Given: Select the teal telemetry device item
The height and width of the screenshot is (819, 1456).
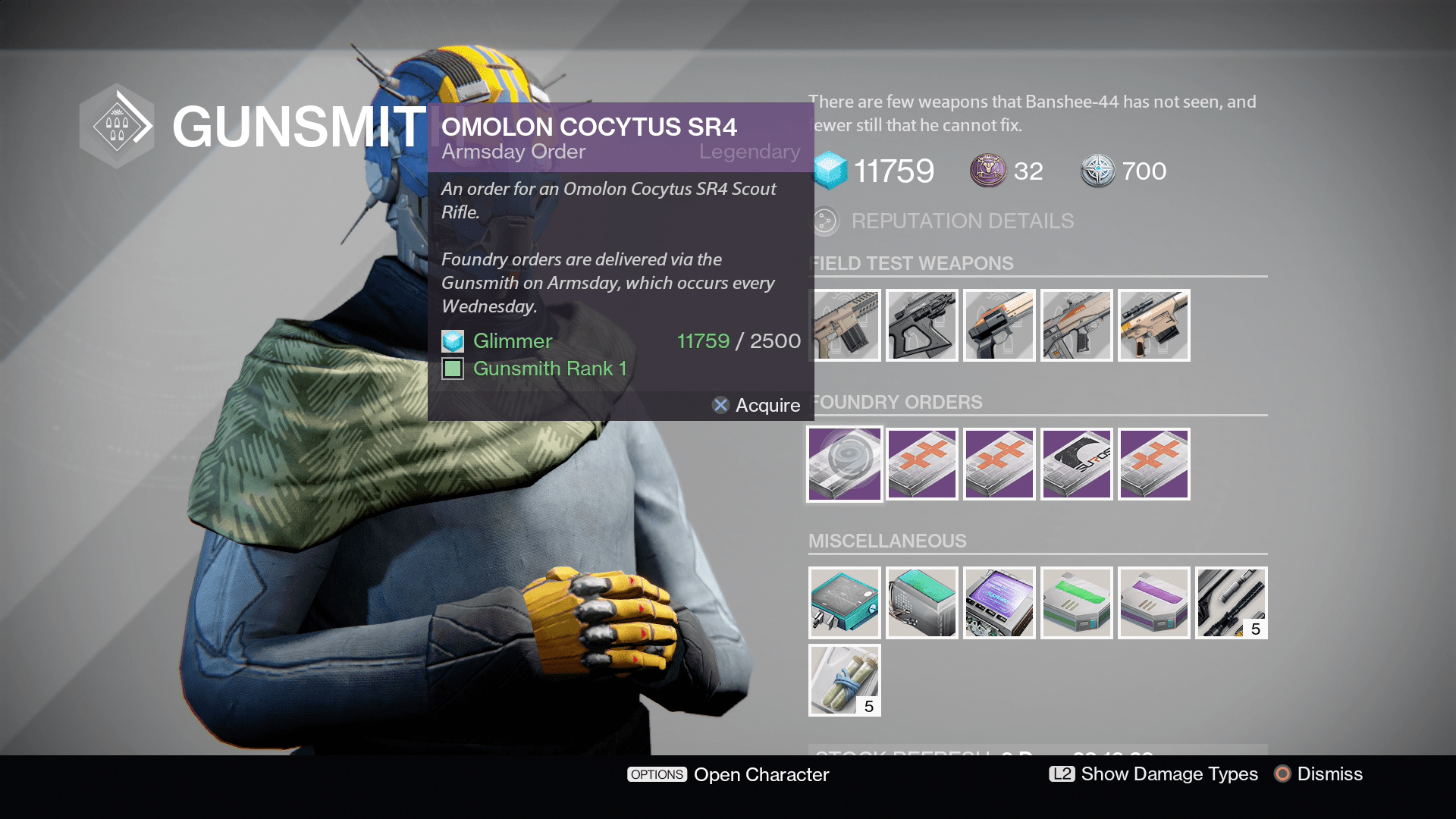Looking at the screenshot, I should 844,603.
